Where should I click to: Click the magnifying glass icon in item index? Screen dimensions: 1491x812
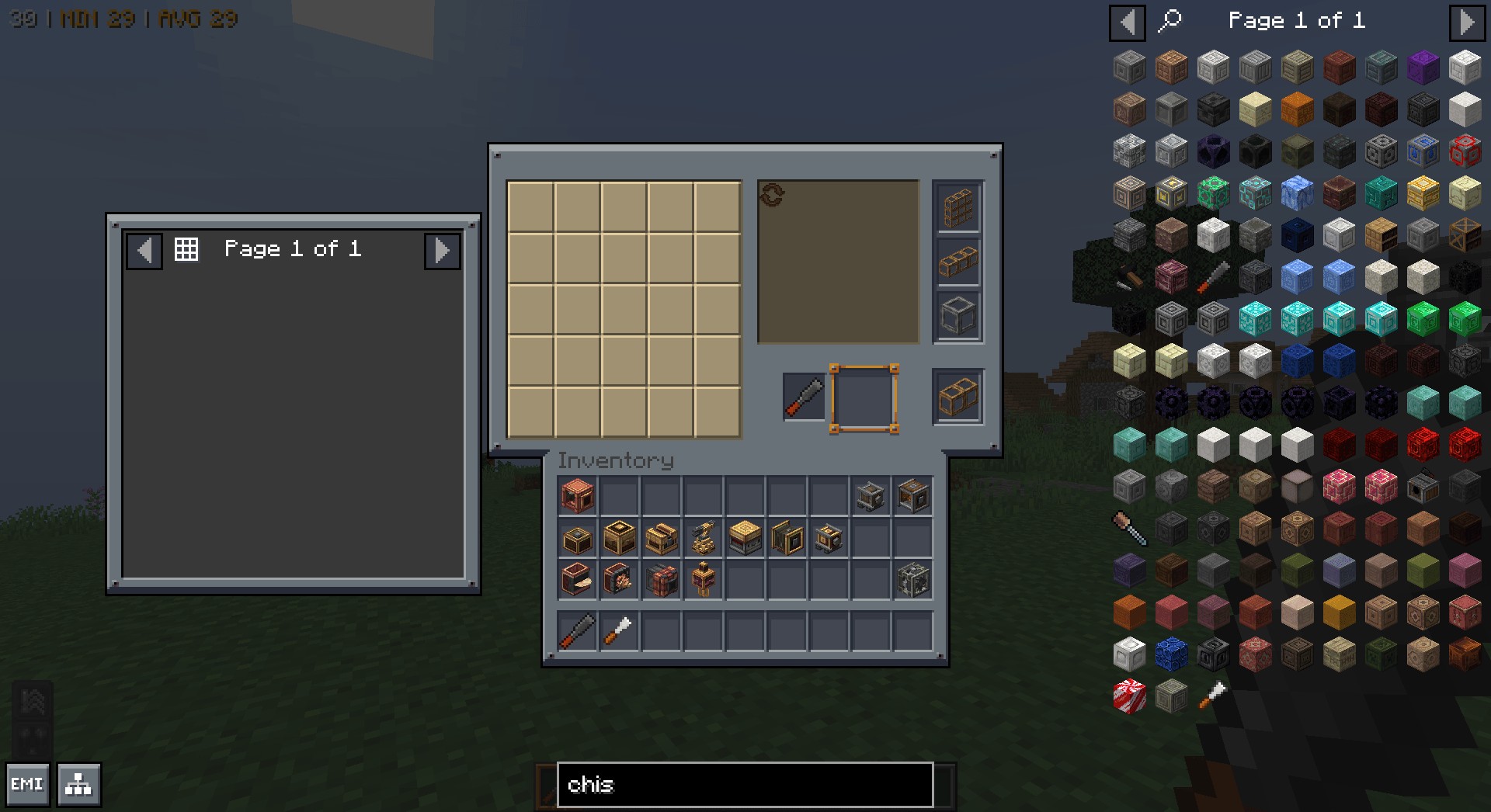pos(1170,21)
